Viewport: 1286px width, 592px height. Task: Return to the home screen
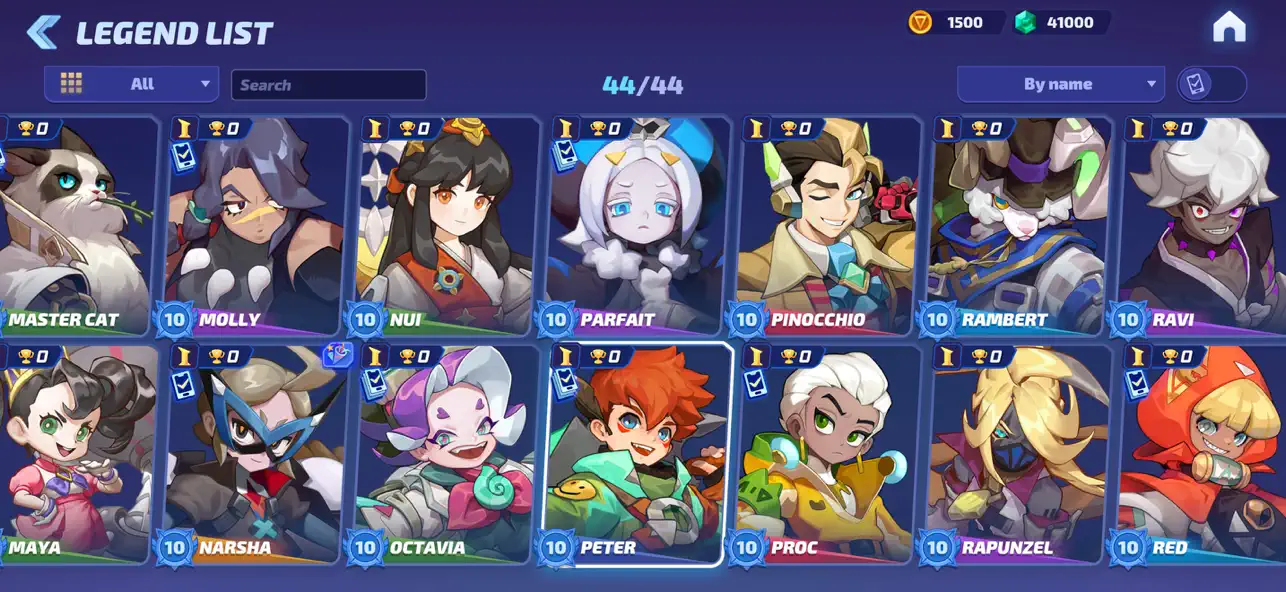click(x=1228, y=27)
